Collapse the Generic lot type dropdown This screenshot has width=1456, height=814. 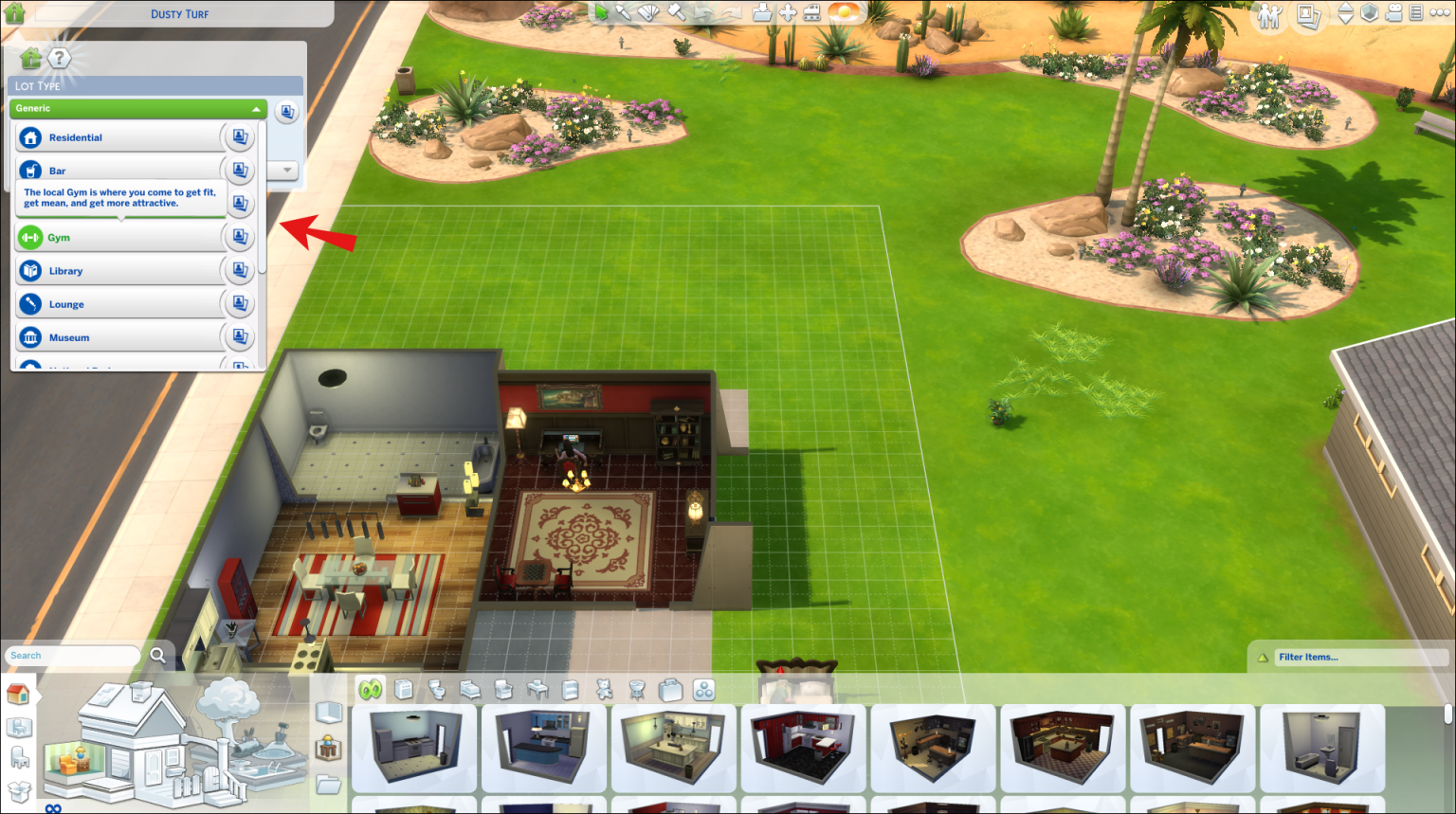[x=255, y=108]
